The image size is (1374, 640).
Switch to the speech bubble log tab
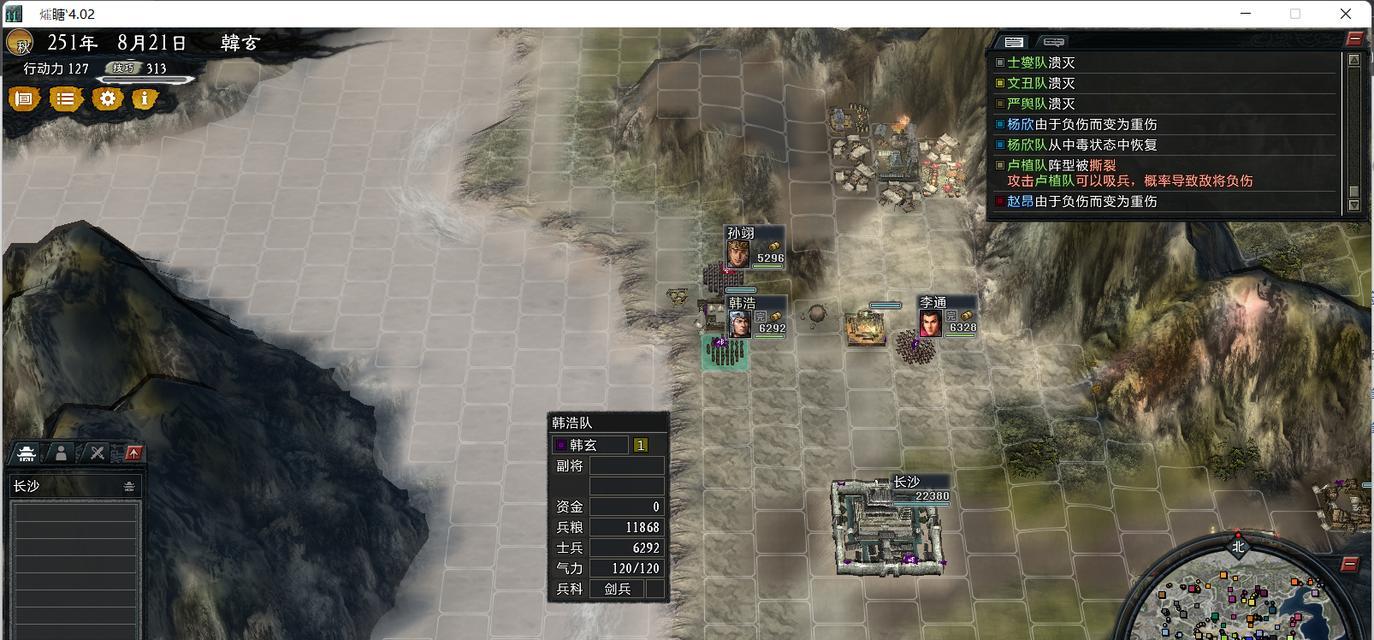point(1053,42)
